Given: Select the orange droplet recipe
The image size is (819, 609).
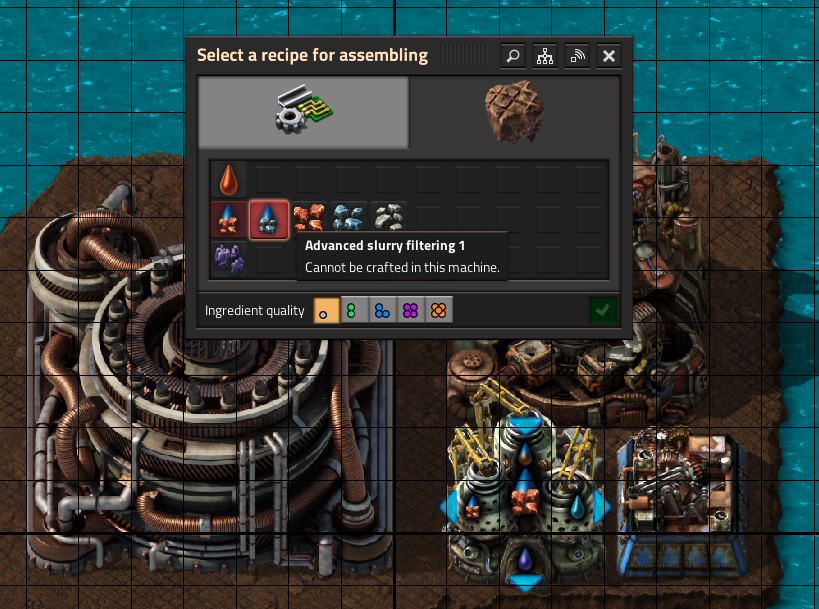Looking at the screenshot, I should (229, 179).
